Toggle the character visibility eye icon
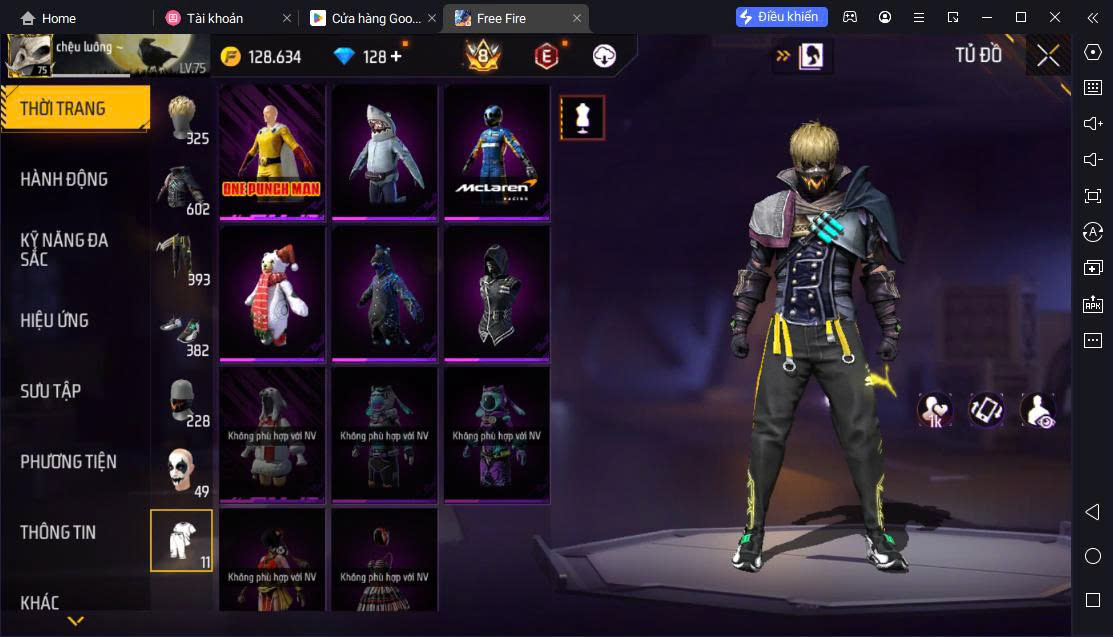This screenshot has width=1113, height=637. (1038, 410)
